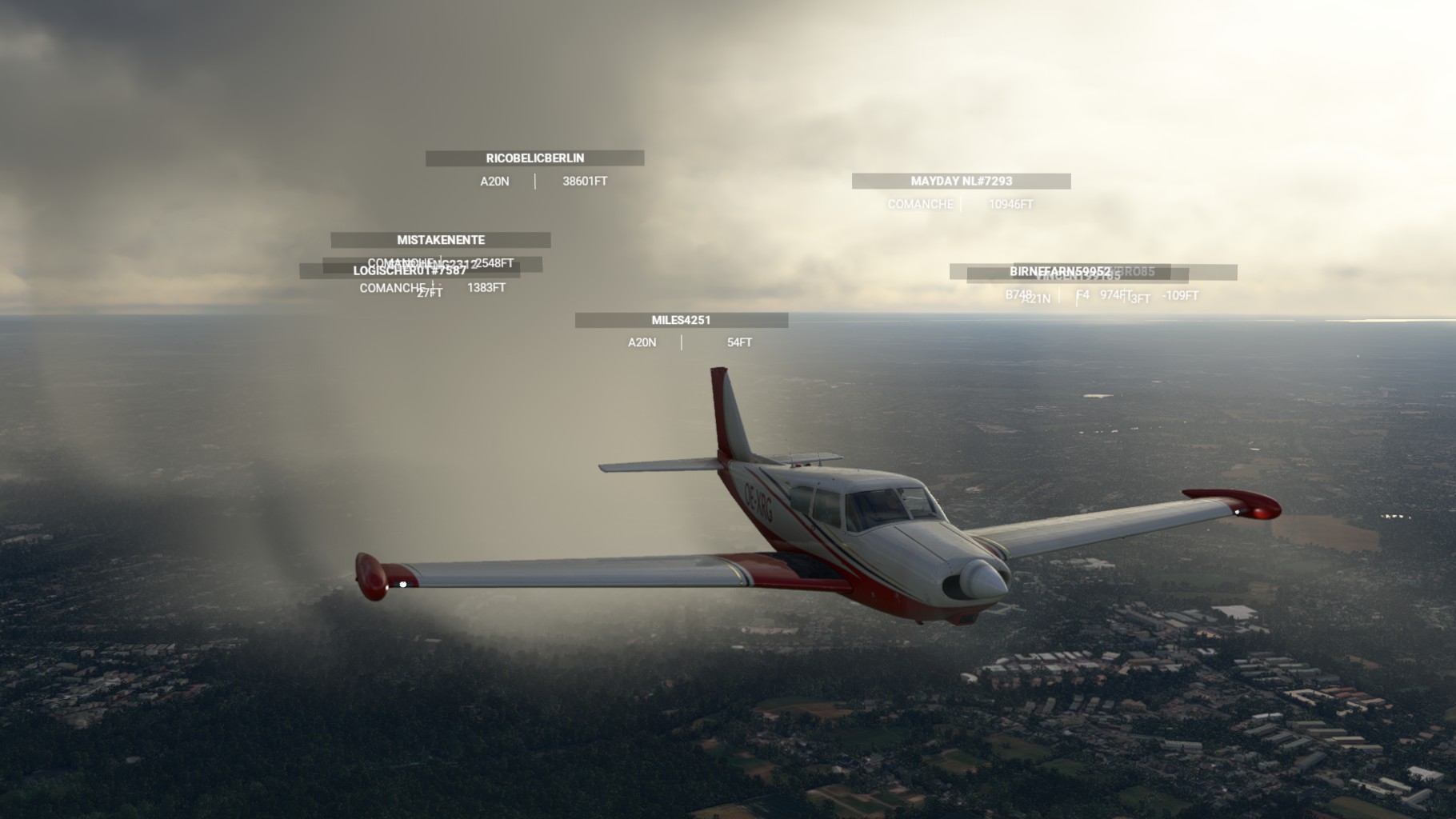Screen dimensions: 1456x819
Task: Select the MILES4251 nameplate
Action: [x=681, y=320]
